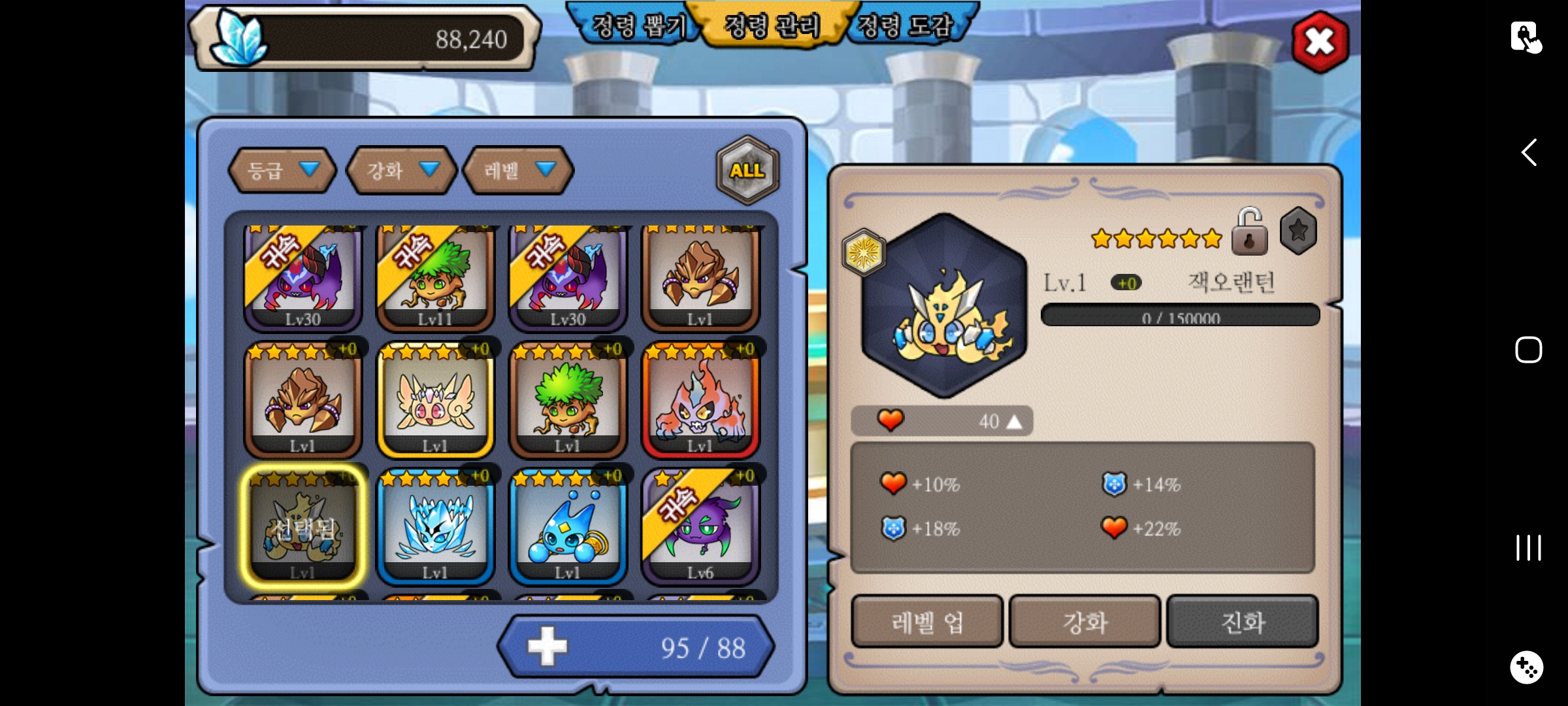Tap the 진화 evolve button

tap(1243, 622)
